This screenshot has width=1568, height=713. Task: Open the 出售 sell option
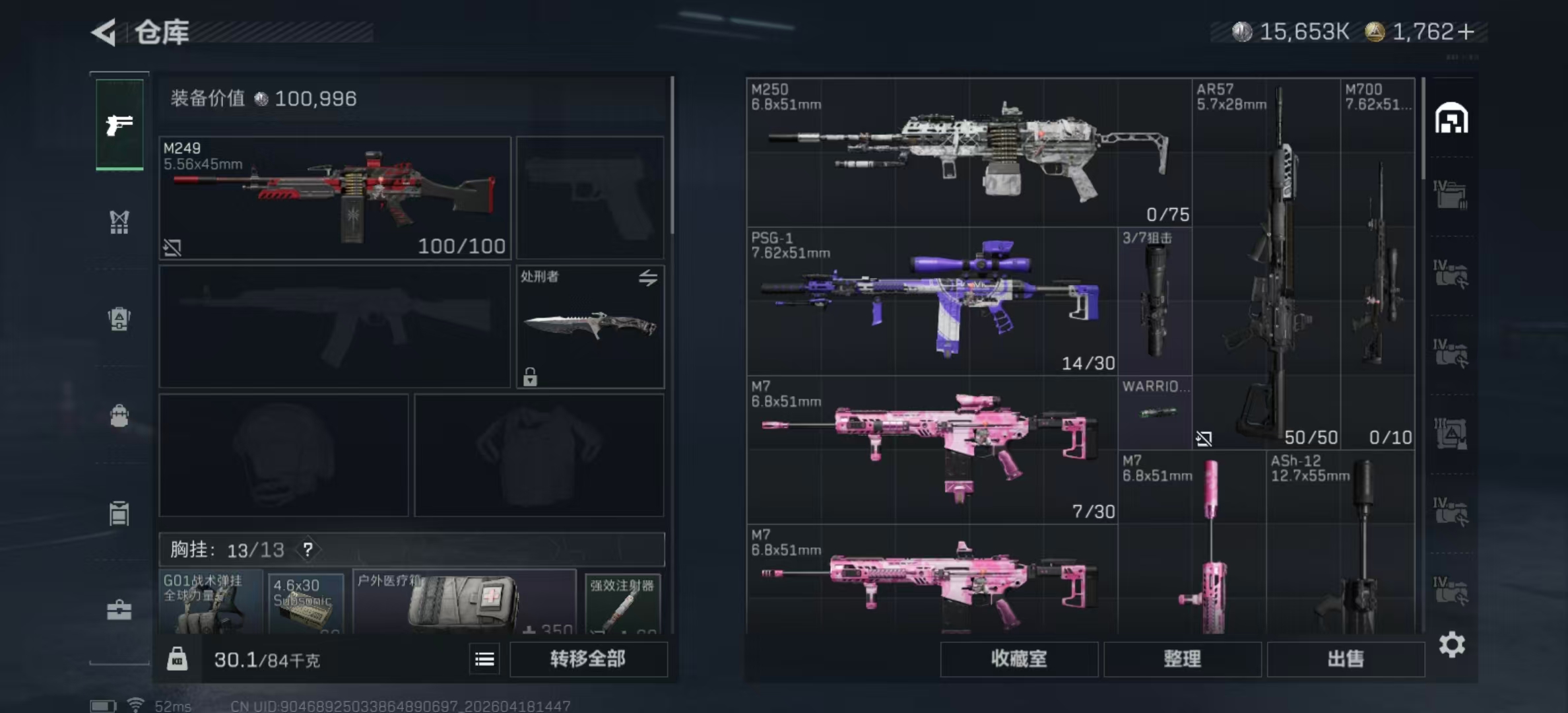(1345, 658)
